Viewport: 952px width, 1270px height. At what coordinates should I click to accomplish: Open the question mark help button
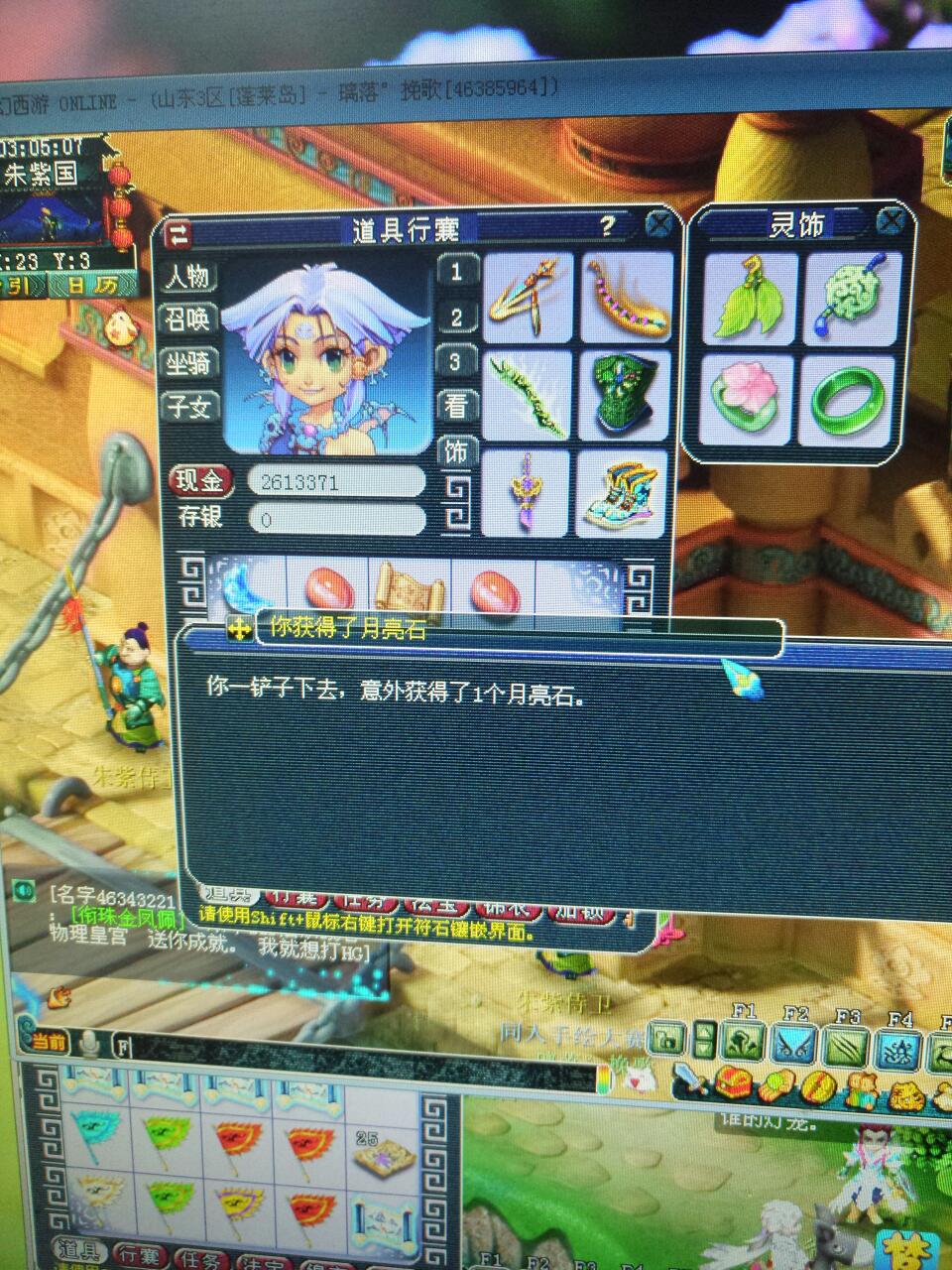pos(608,226)
